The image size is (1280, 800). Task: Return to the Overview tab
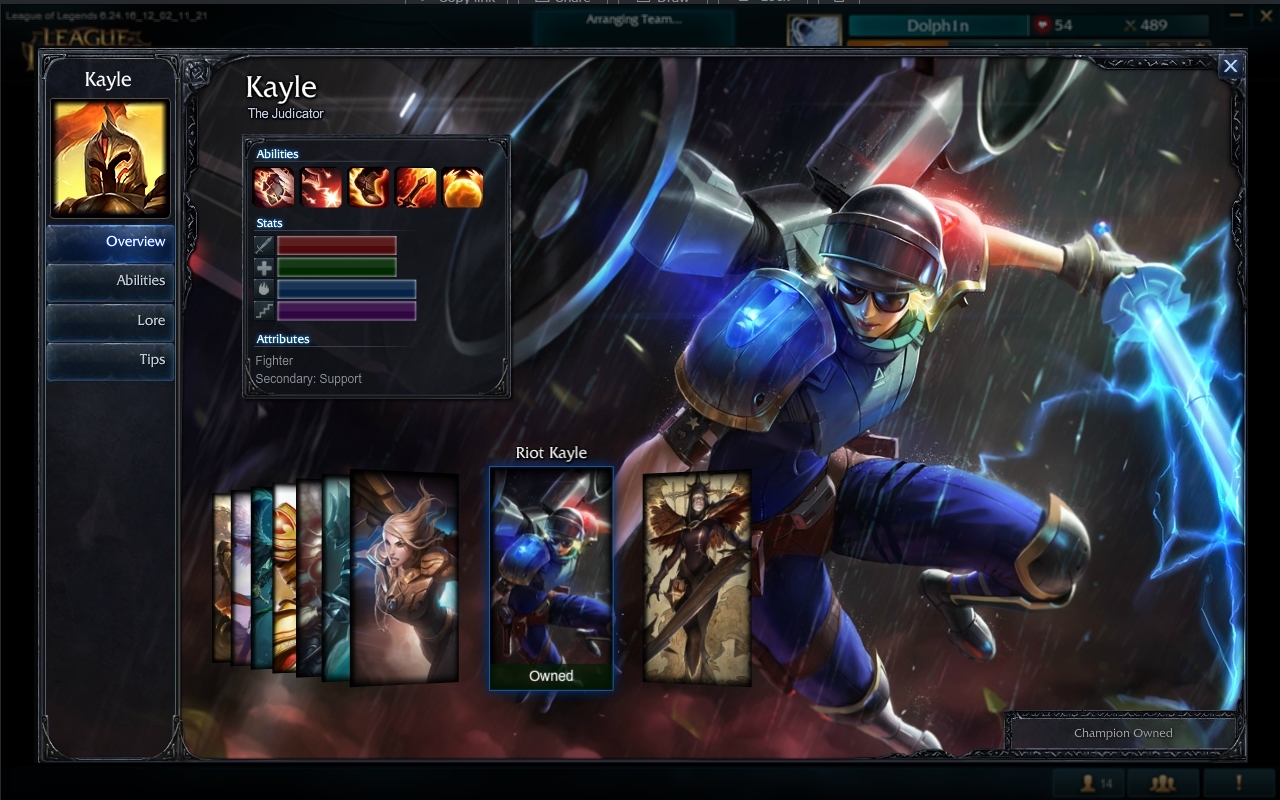pyautogui.click(x=135, y=241)
